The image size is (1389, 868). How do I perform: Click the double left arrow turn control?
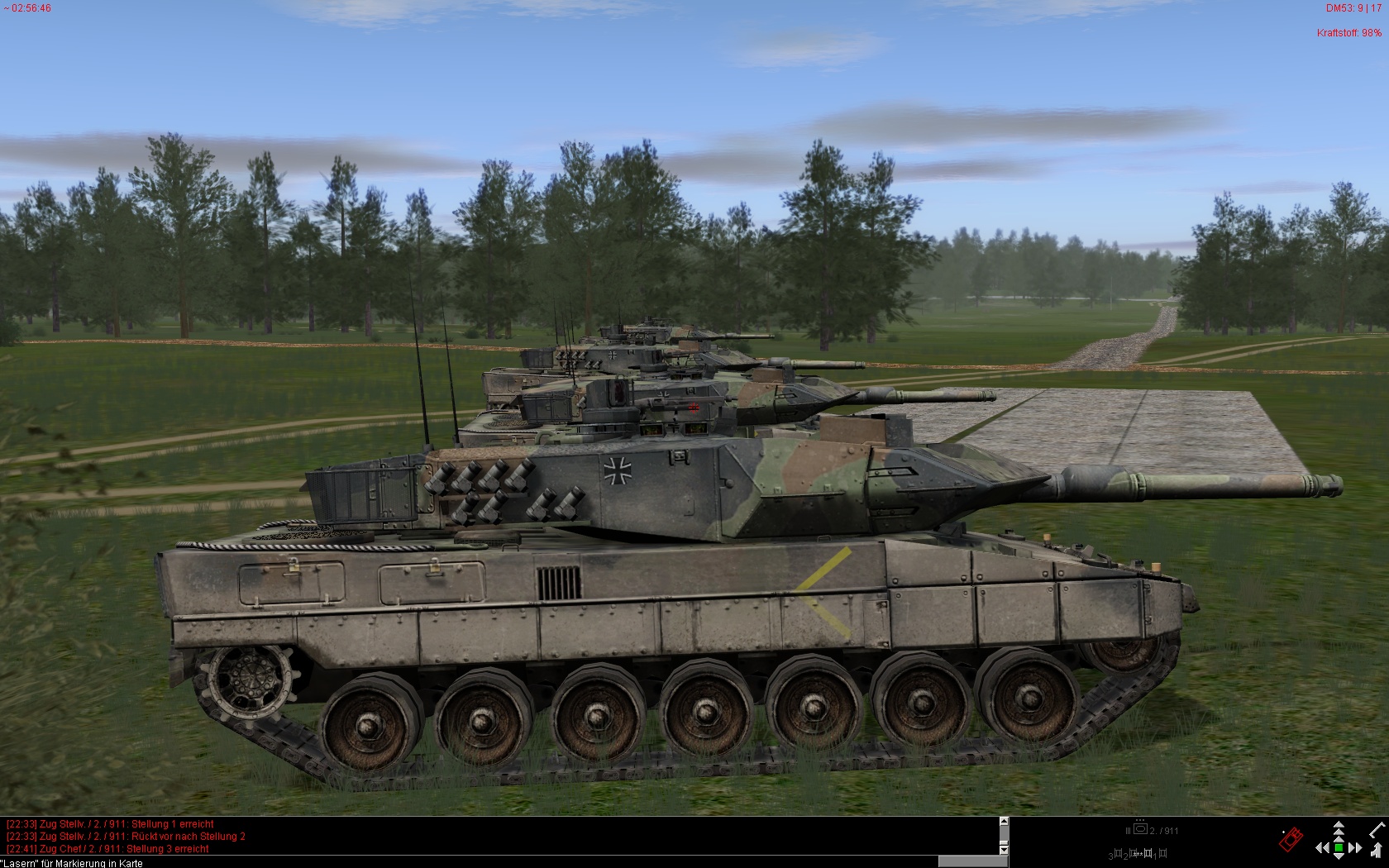pos(1323,848)
